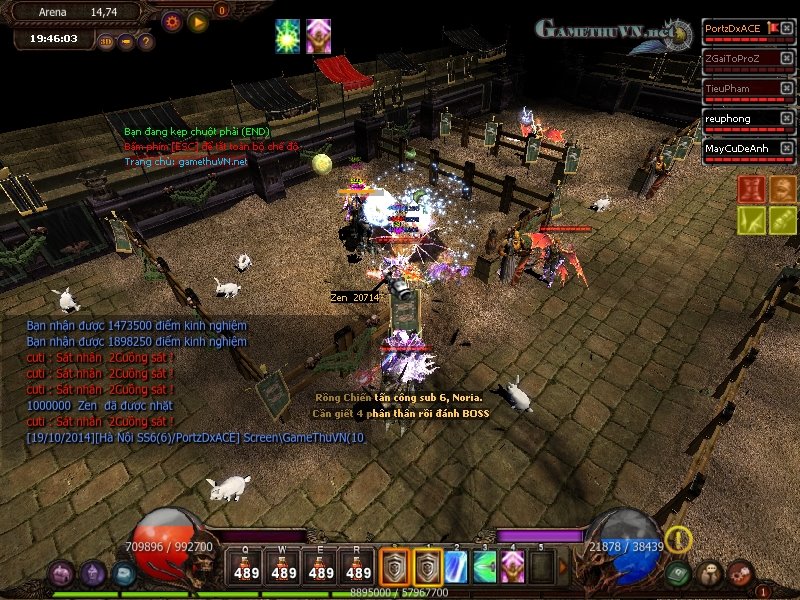Use the Q potion slot
The height and width of the screenshot is (600, 800).
246,566
